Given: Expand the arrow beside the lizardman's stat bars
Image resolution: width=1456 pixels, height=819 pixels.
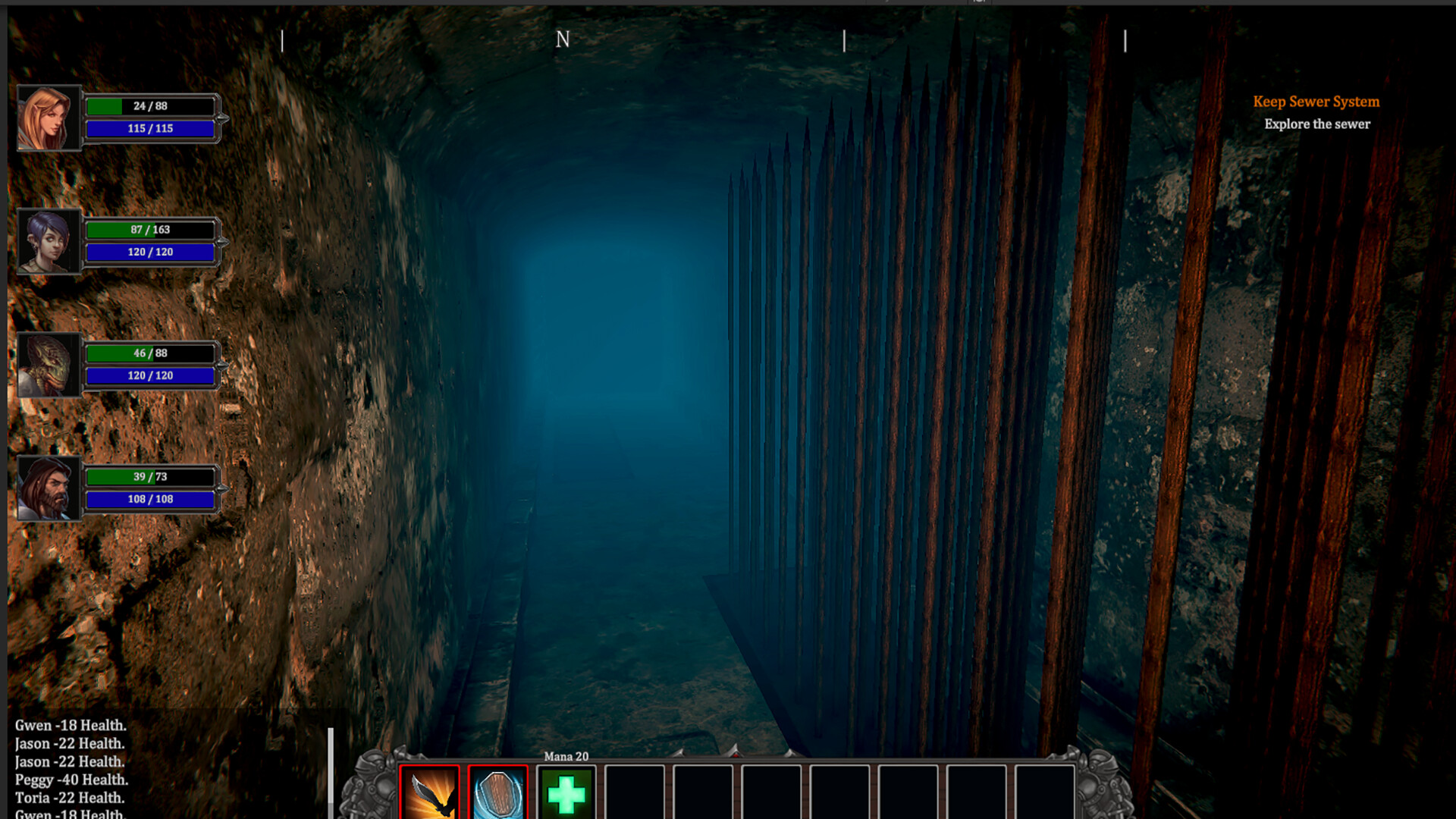Looking at the screenshot, I should tap(221, 364).
